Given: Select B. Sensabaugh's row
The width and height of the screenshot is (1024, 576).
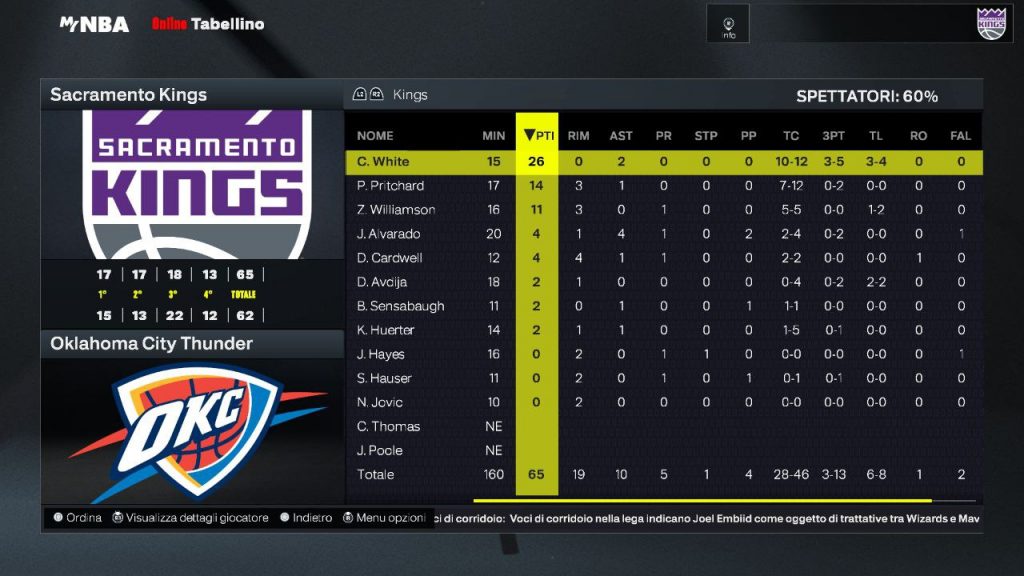Looking at the screenshot, I should (400, 306).
